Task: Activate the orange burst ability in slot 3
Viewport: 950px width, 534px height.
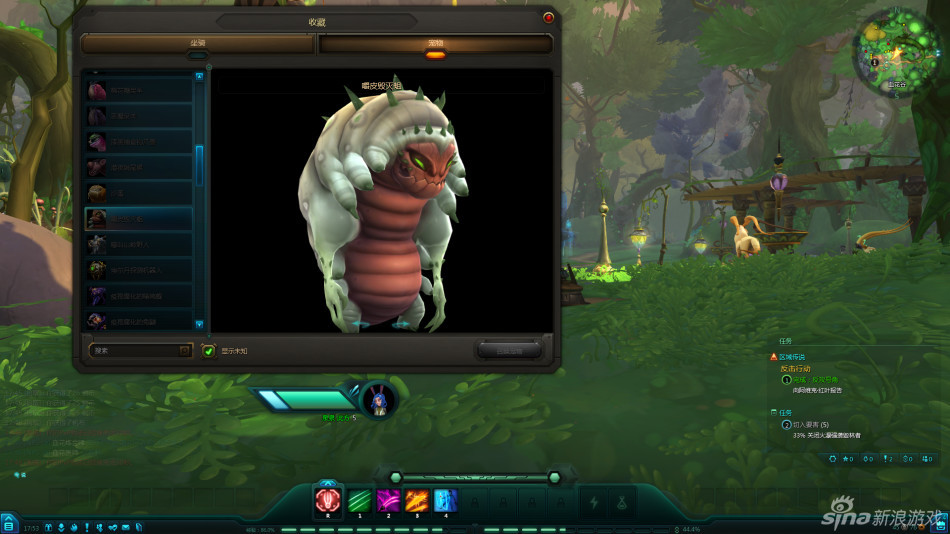Action: [417, 499]
